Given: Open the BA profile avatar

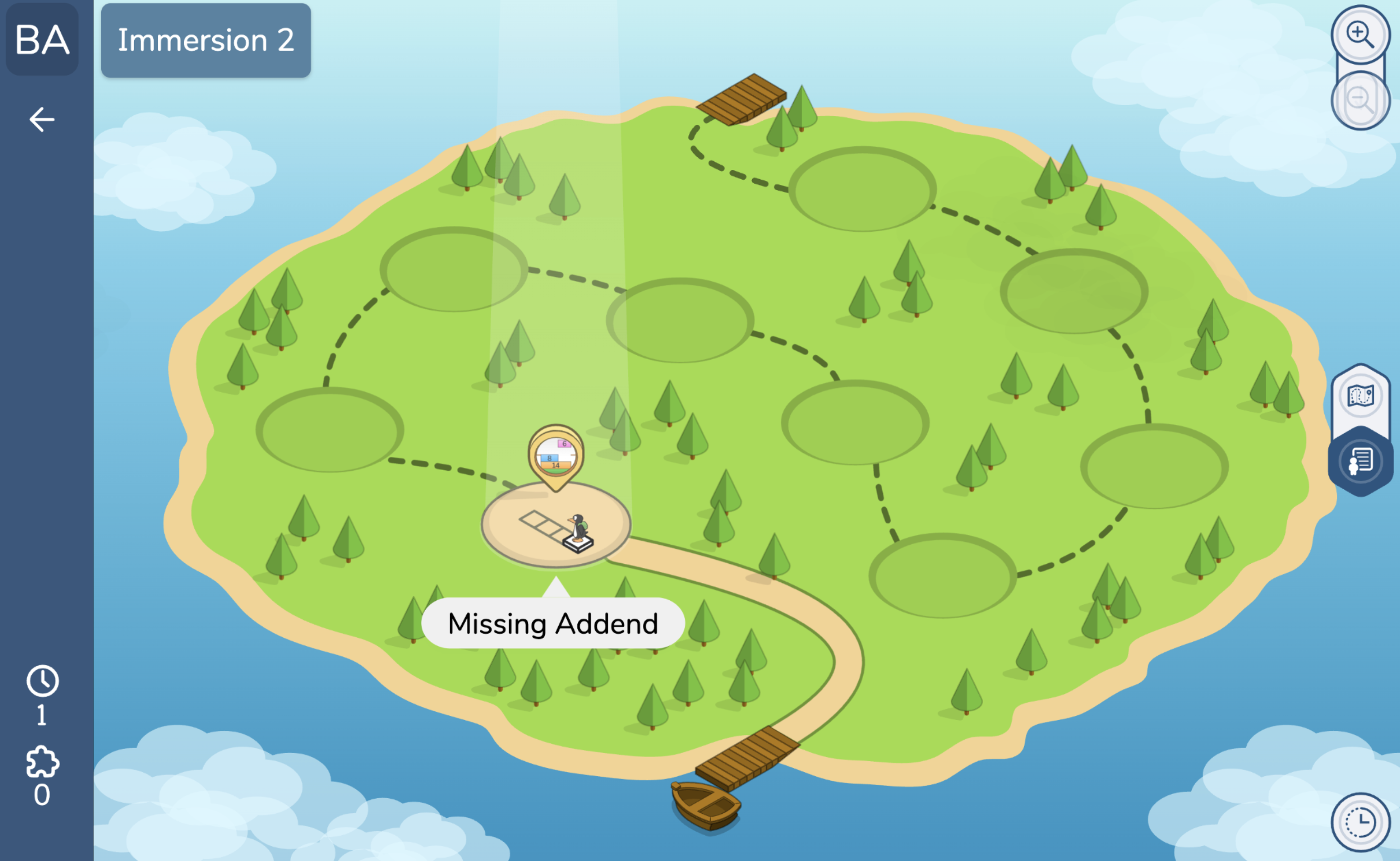Looking at the screenshot, I should pos(42,40).
